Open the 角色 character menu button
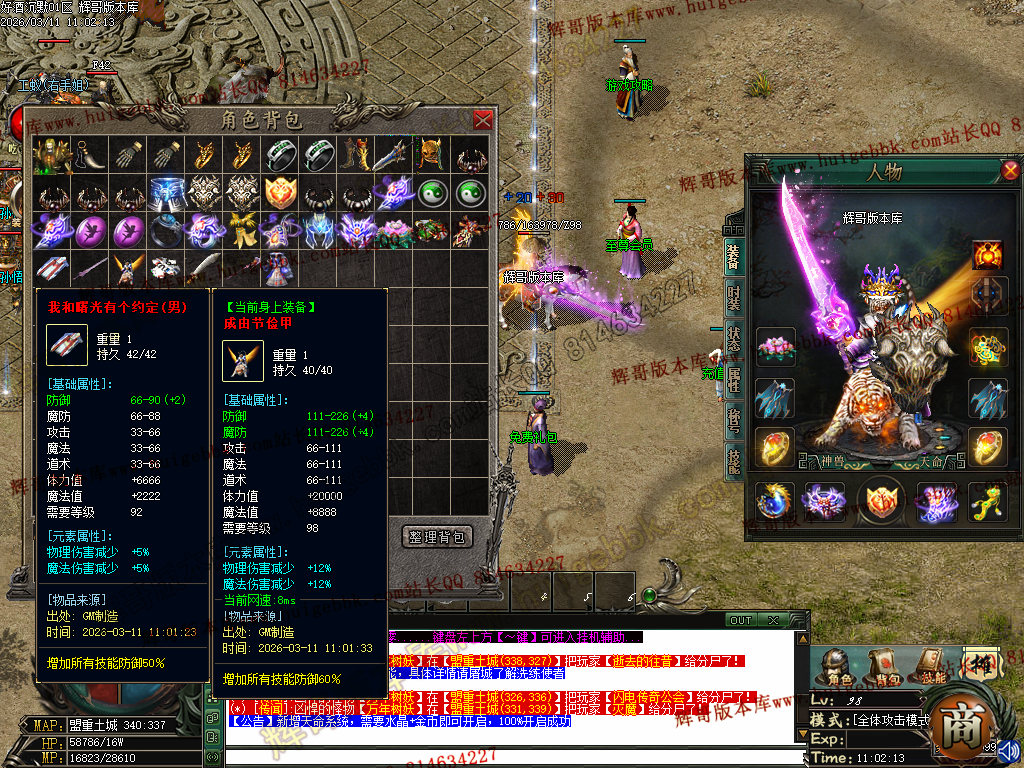This screenshot has width=1024, height=768. 837,668
